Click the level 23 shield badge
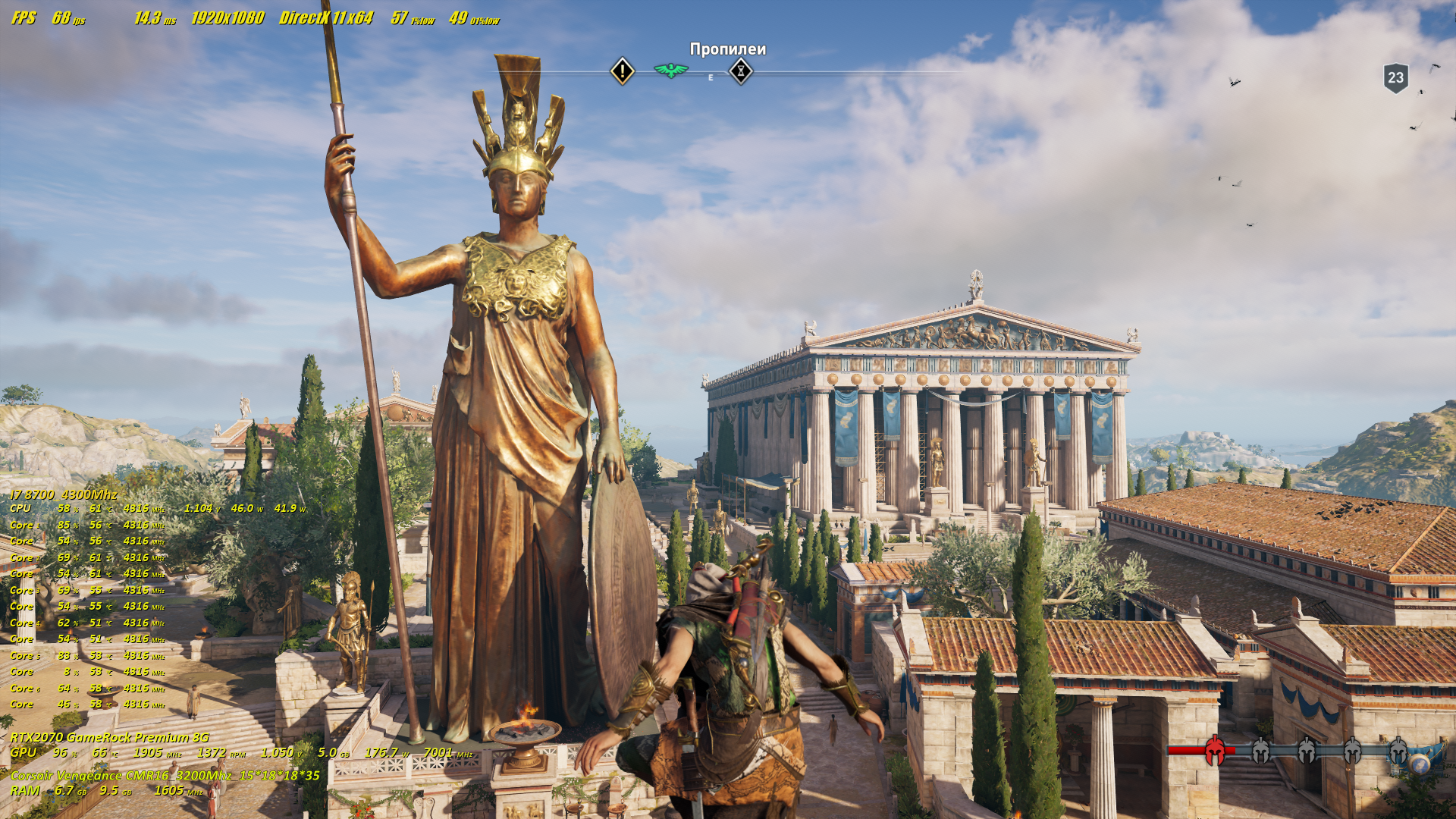The image size is (1456, 819). (x=1395, y=77)
